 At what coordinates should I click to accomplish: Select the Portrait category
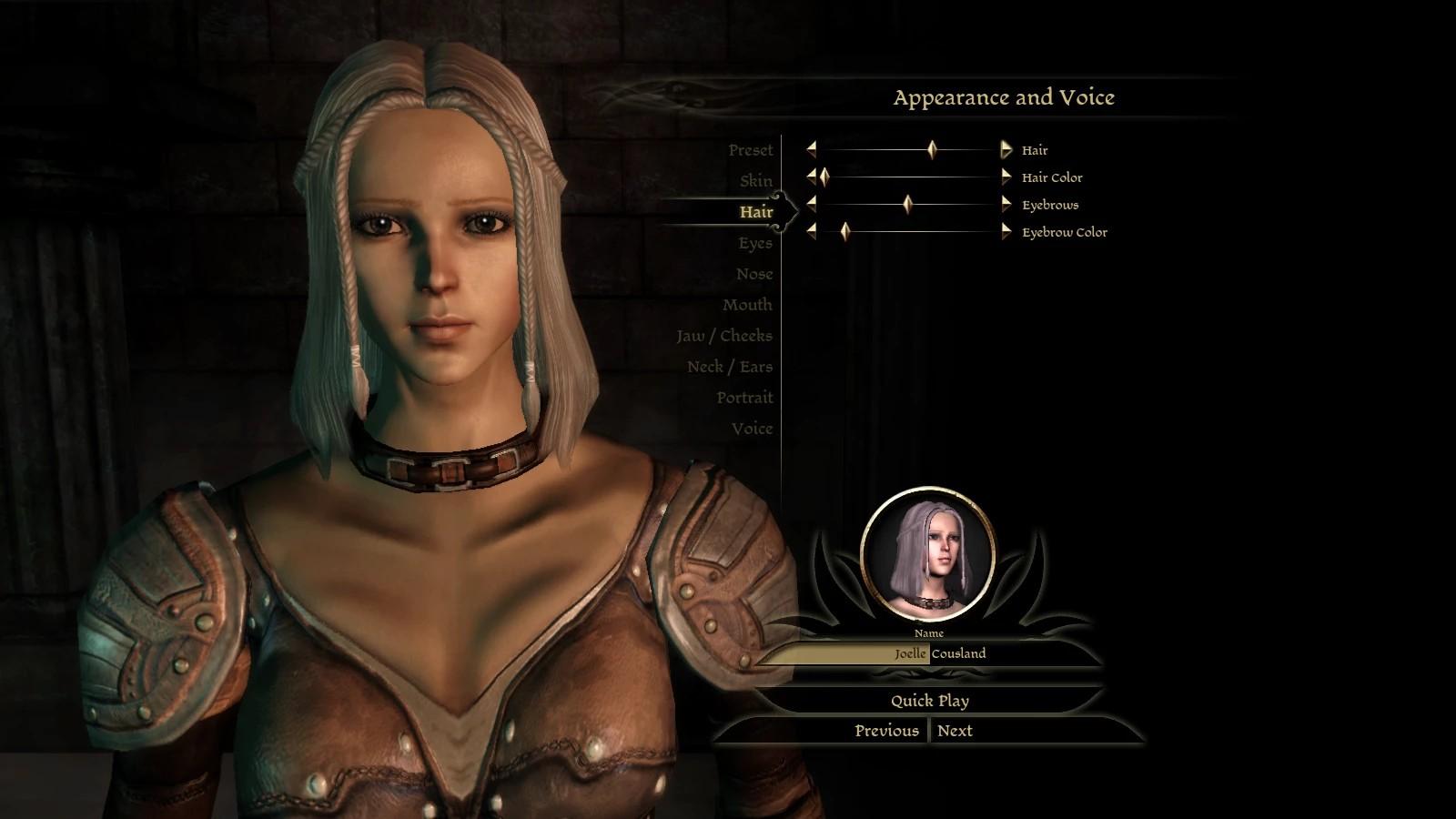743,398
